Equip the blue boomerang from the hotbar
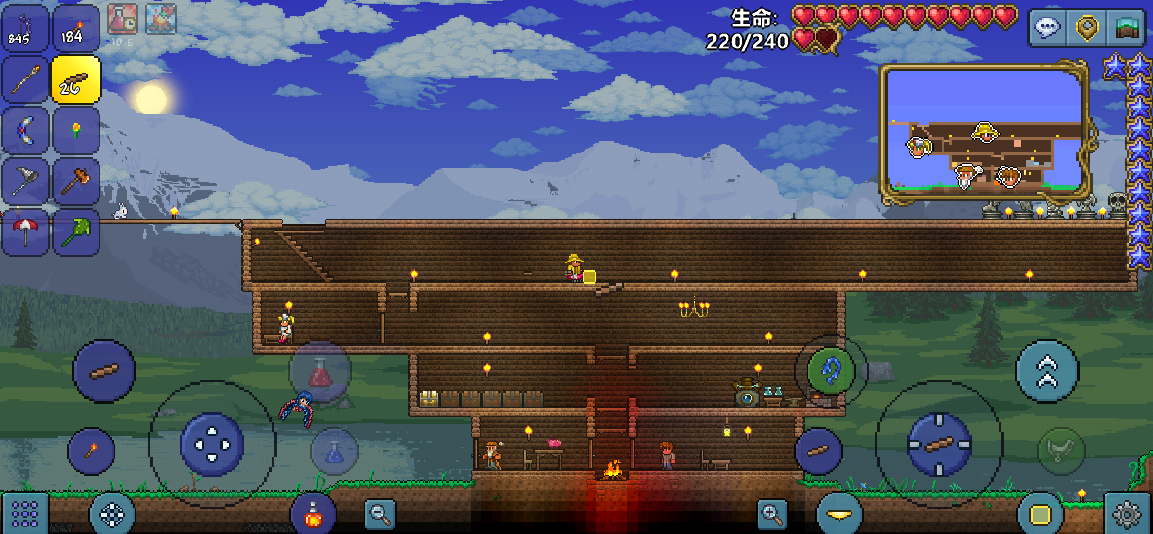The height and width of the screenshot is (534, 1153). coord(24,131)
